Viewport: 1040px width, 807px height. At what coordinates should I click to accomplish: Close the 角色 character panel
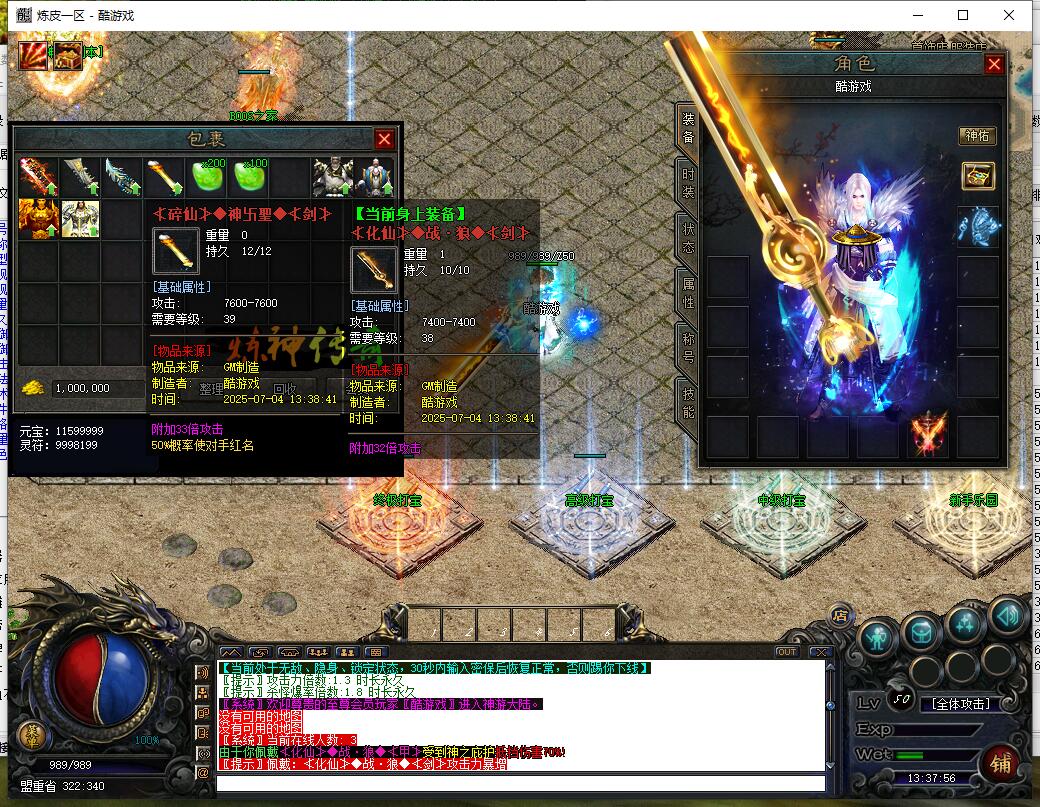point(993,64)
